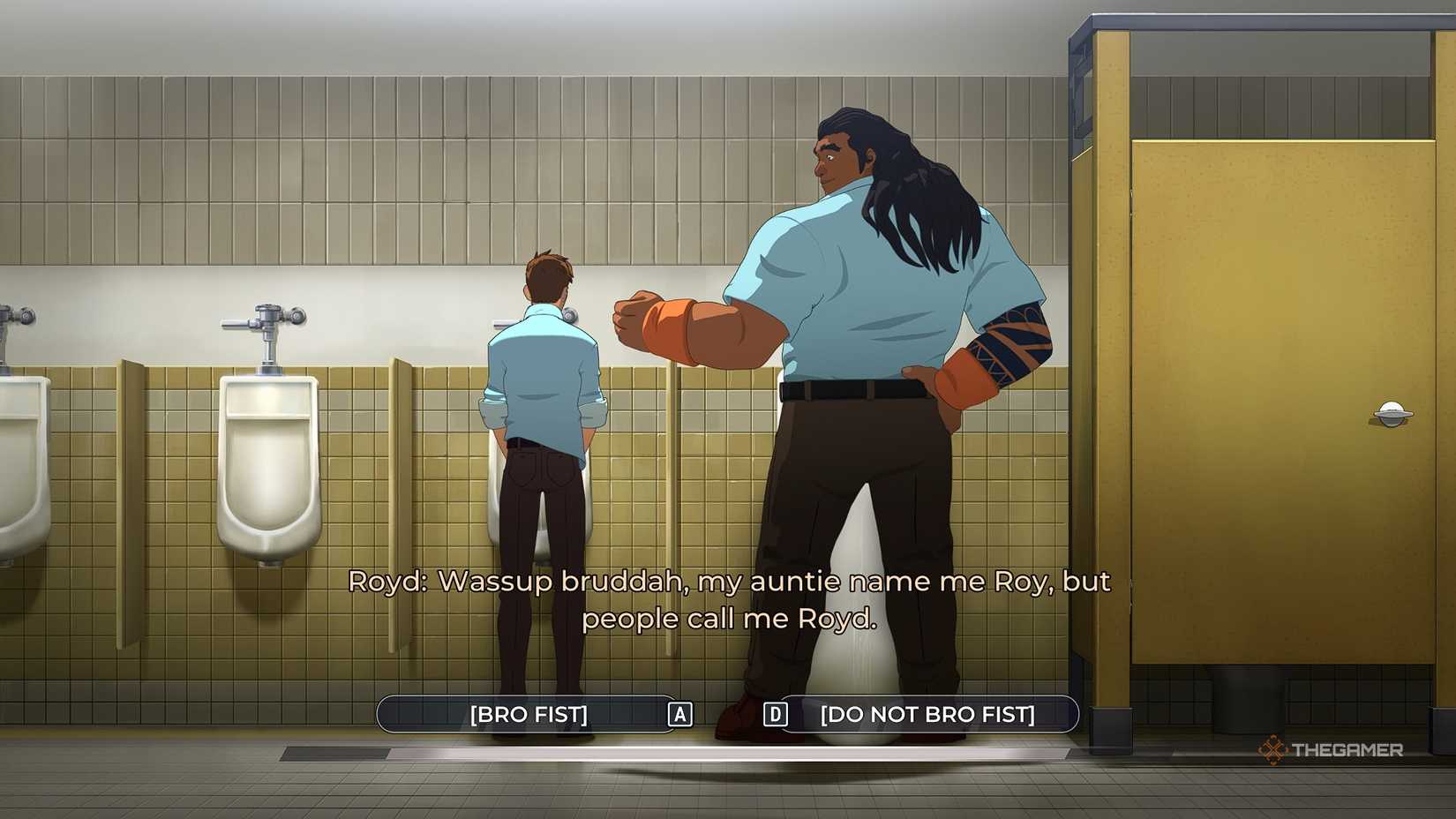This screenshot has height=819, width=1456.
Task: Click Royd's face at the top of the screen
Action: click(838, 159)
